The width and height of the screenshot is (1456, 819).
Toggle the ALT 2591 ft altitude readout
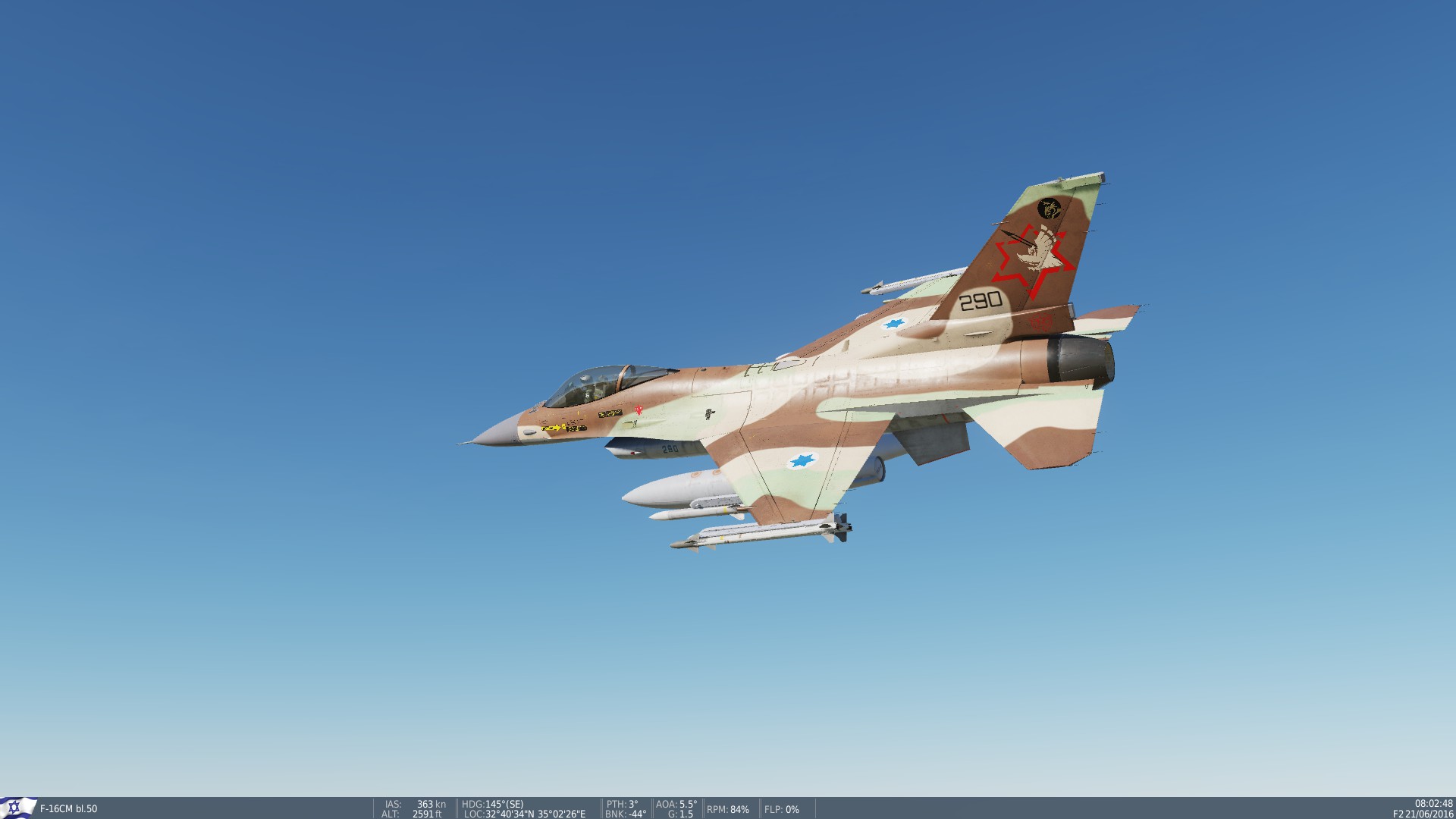coord(414,811)
